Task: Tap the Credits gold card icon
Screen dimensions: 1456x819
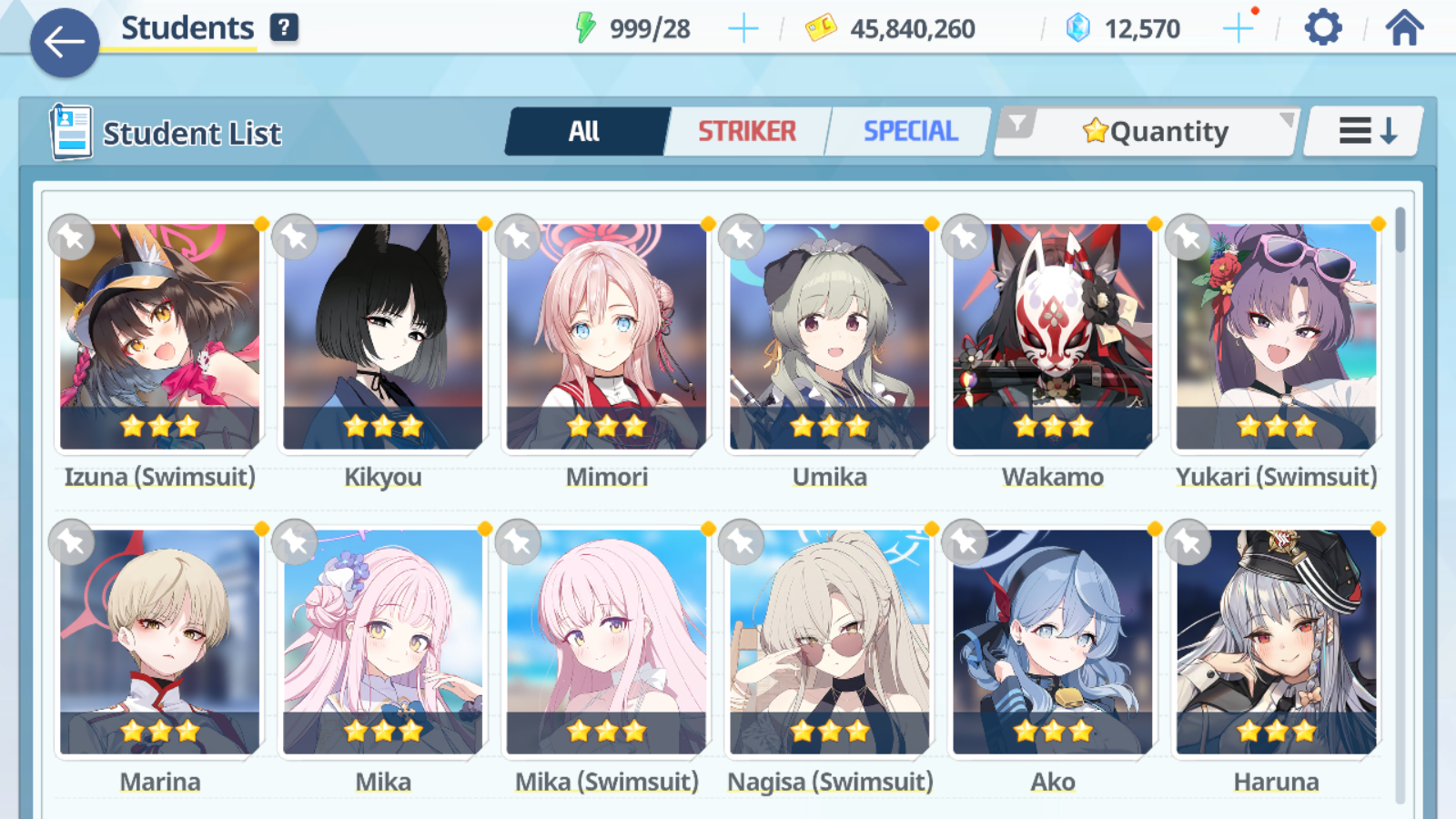Action: coord(822,27)
